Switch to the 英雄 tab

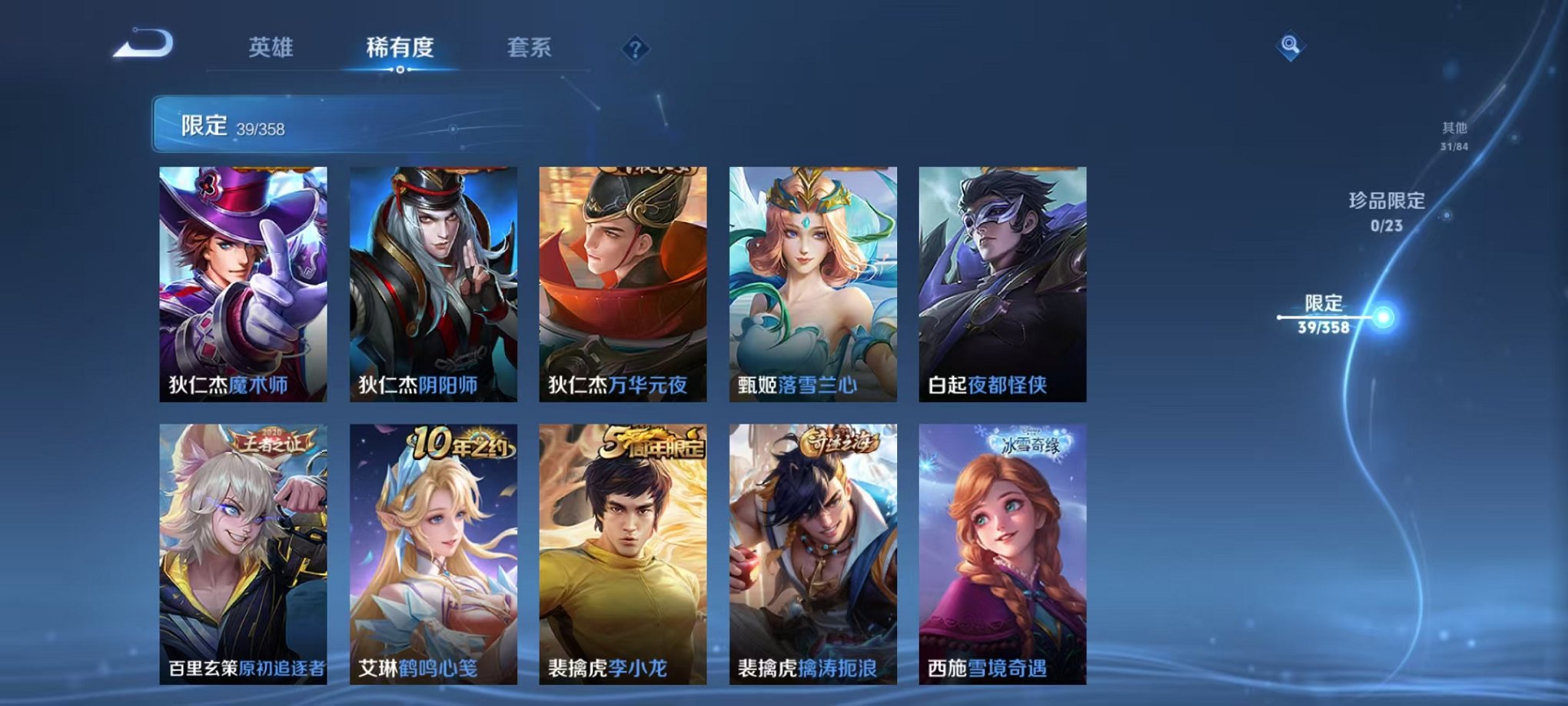271,46
